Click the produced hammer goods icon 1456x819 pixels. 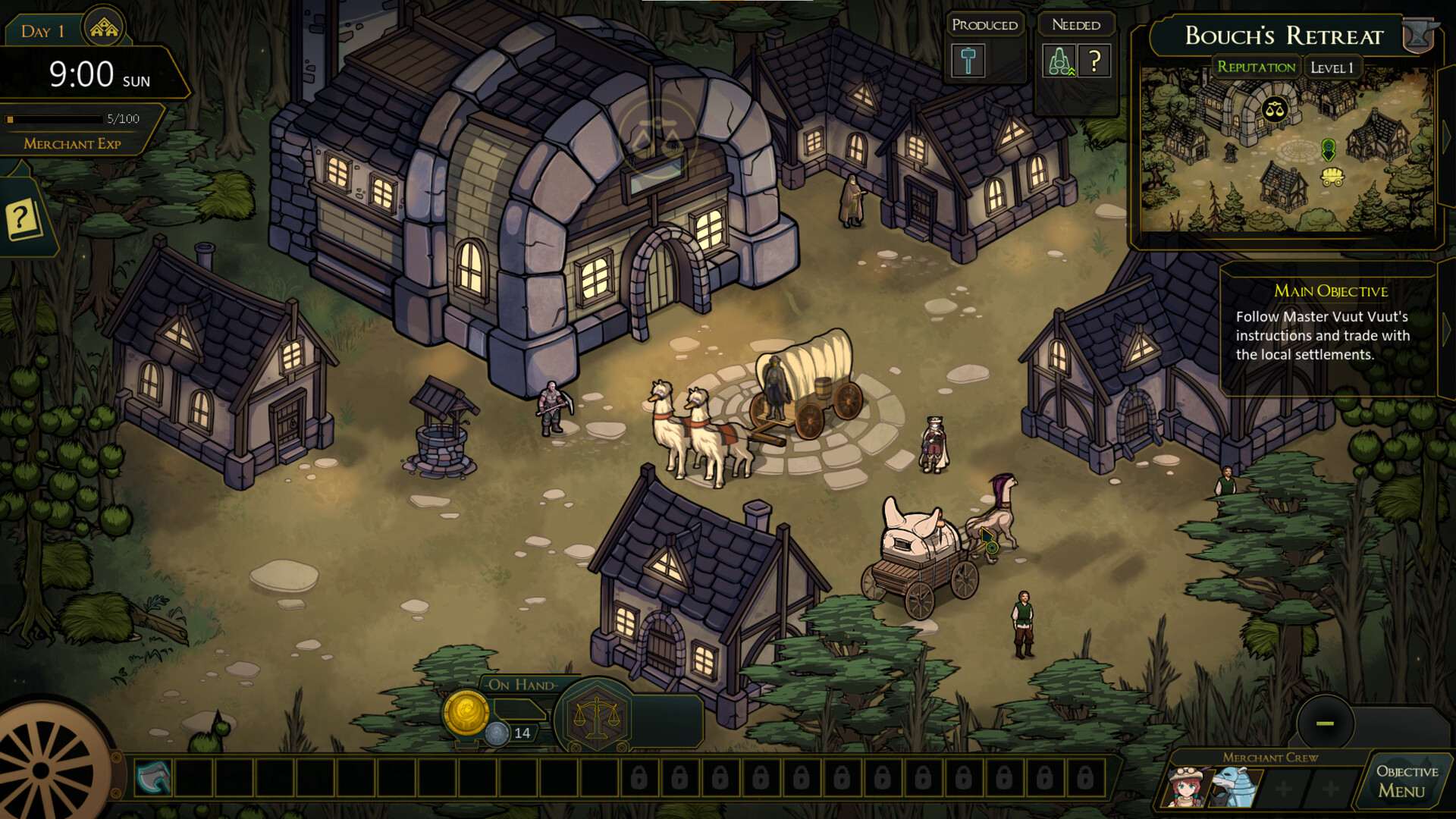click(968, 61)
